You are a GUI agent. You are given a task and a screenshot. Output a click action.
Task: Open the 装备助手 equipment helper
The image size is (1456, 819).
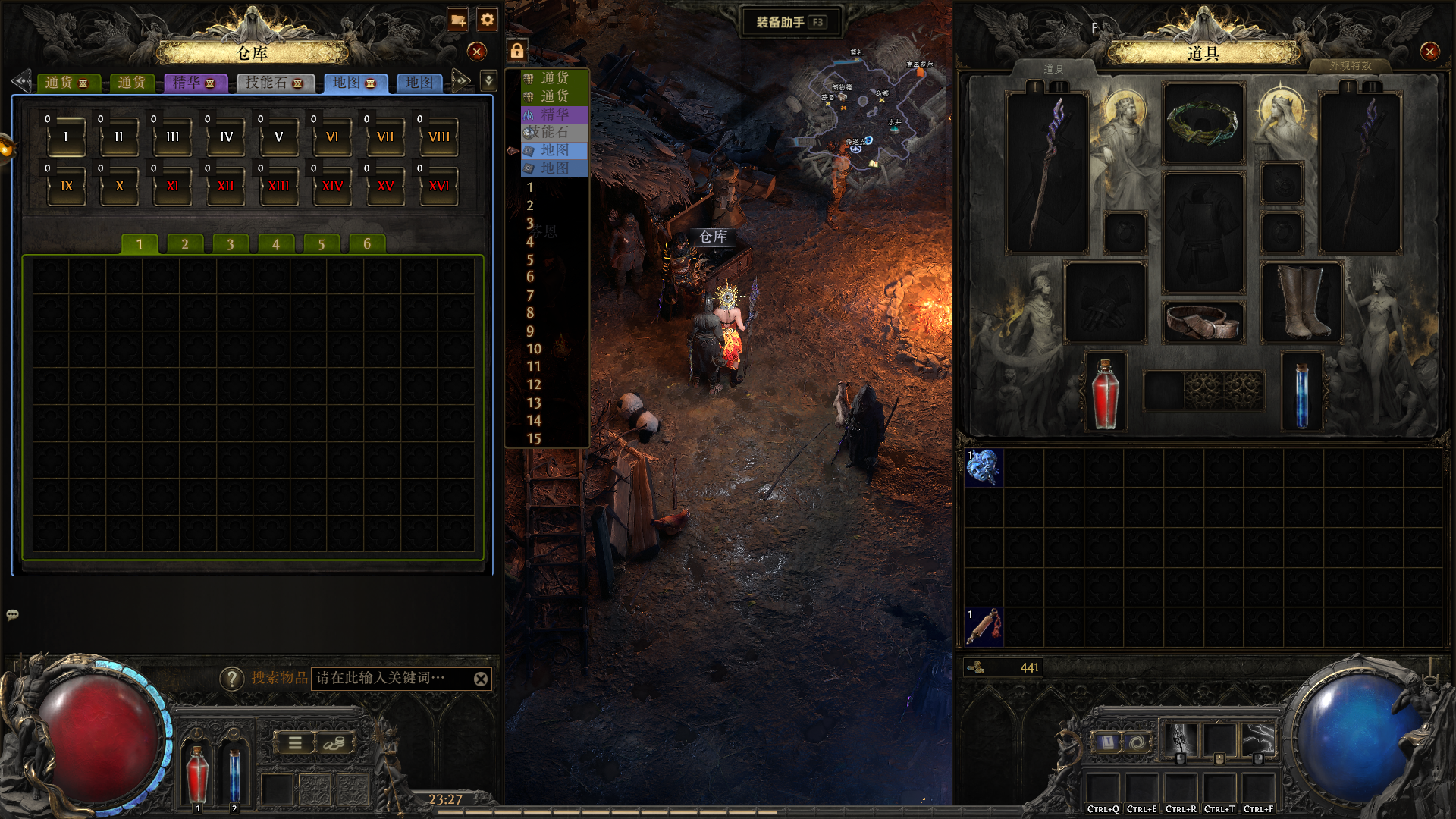coord(790,22)
